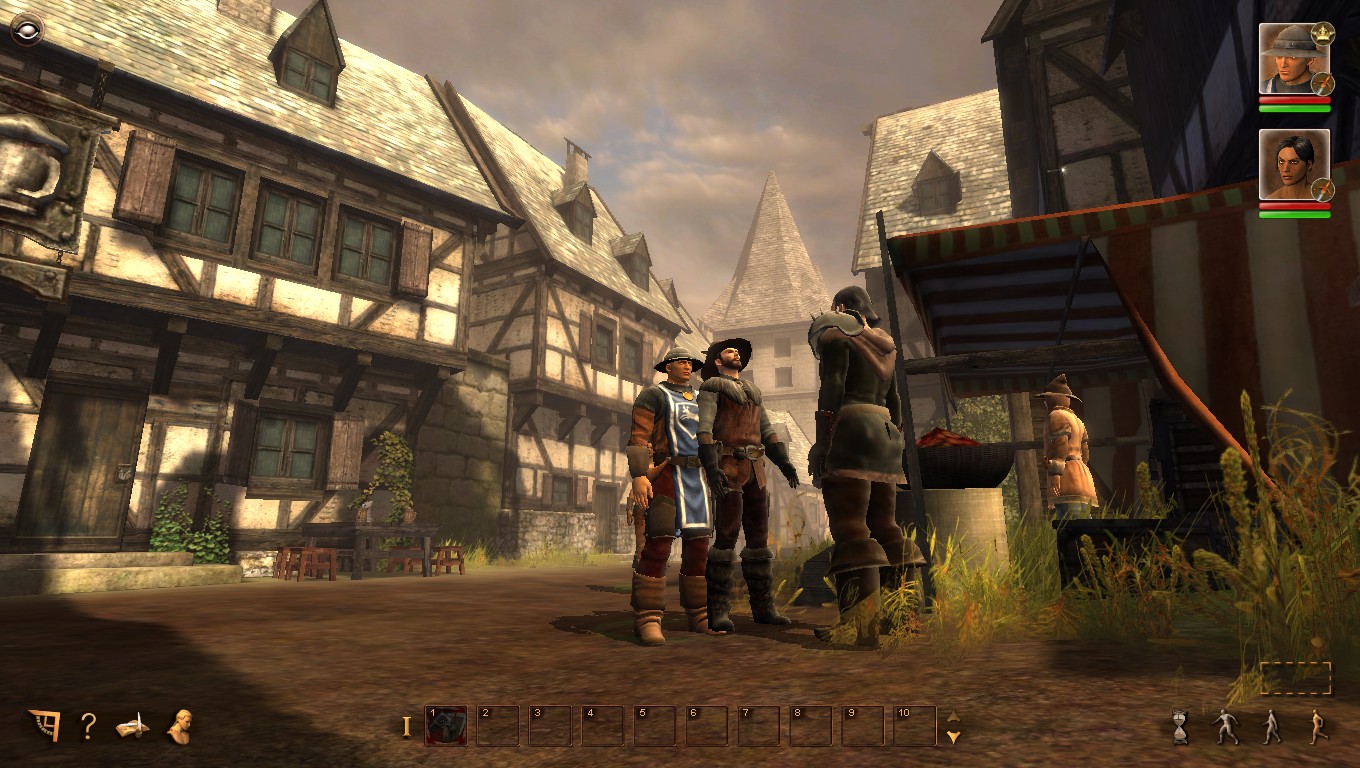Activate the item in hotbar slot 1
The width and height of the screenshot is (1360, 768).
click(x=446, y=726)
